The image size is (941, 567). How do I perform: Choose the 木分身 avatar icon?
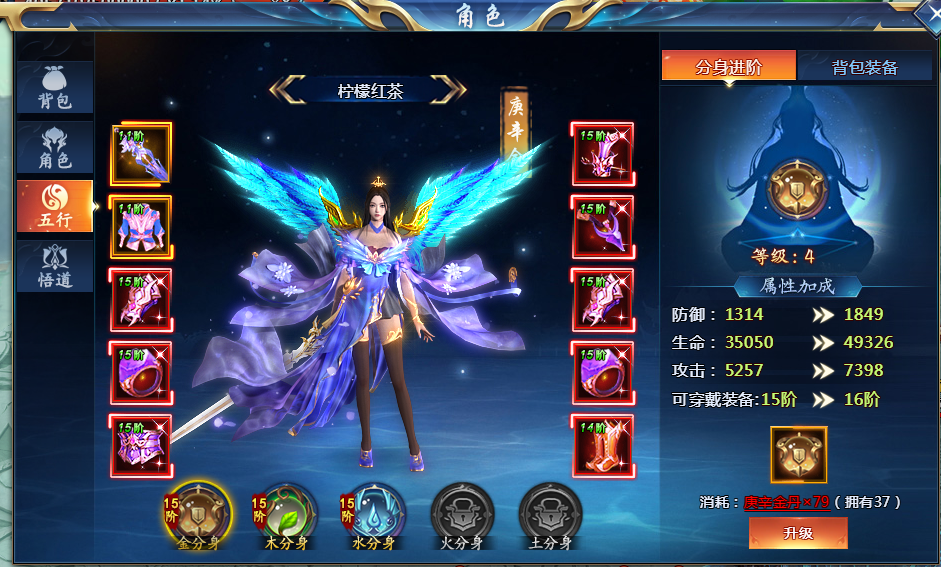pyautogui.click(x=287, y=511)
